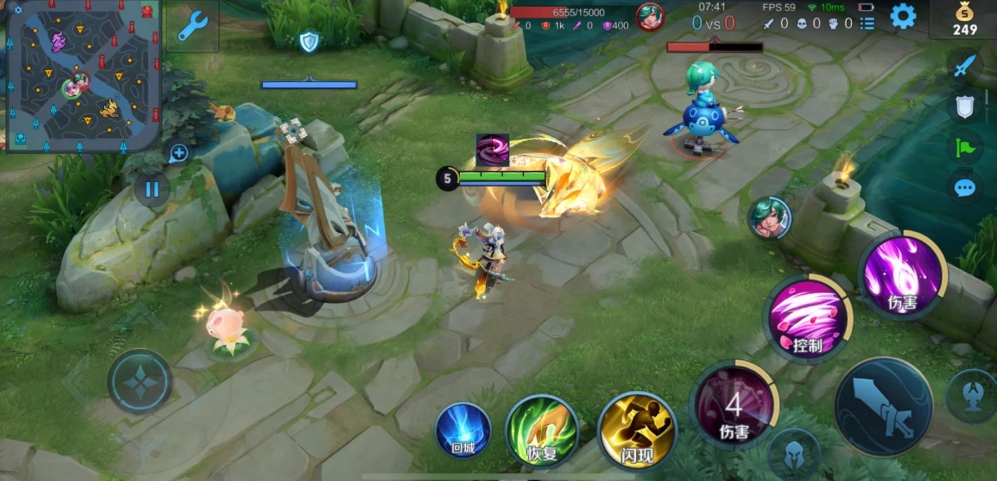
Task: Open the minimap
Action: tap(82, 76)
